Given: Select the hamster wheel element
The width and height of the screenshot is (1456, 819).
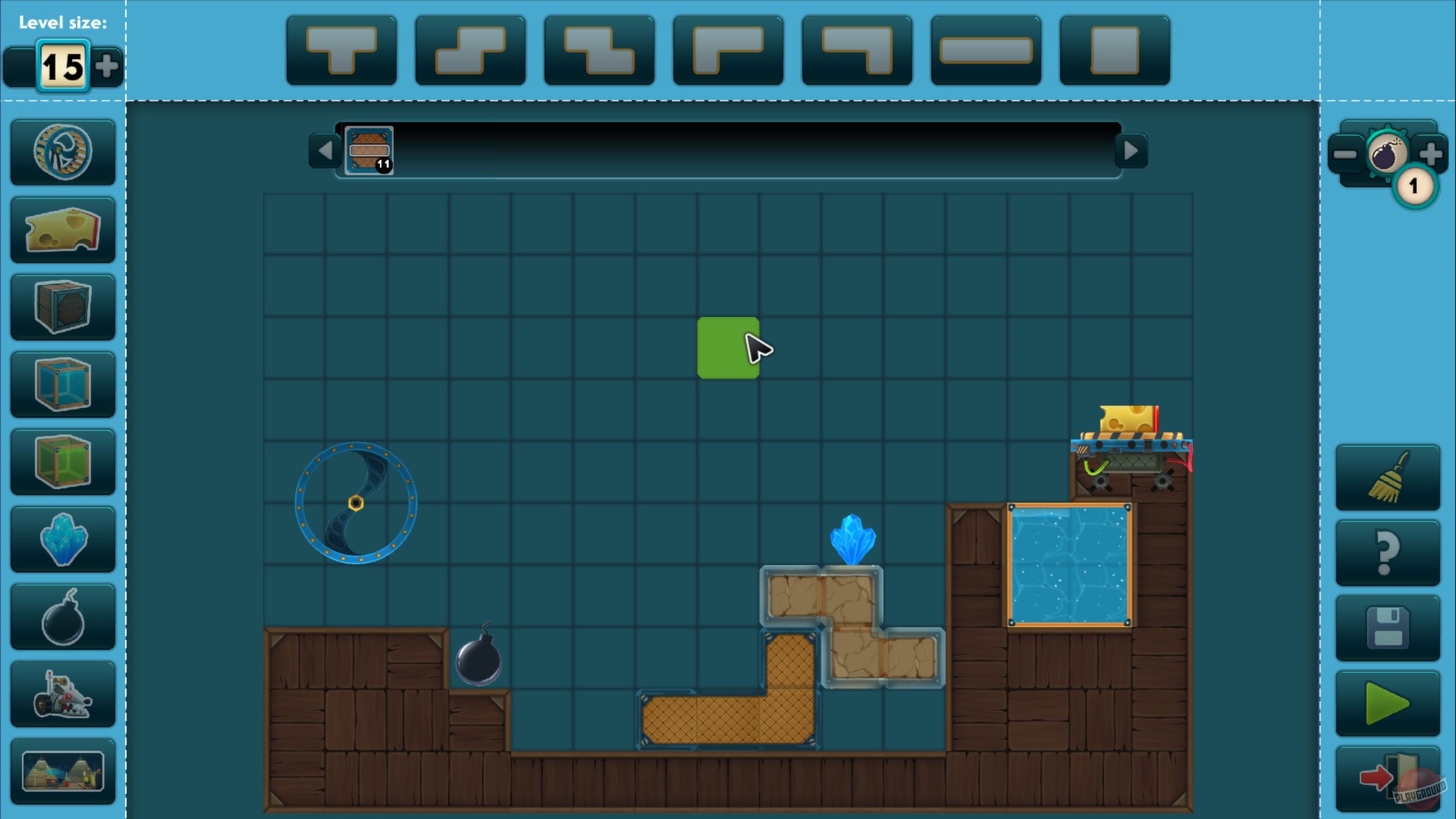Looking at the screenshot, I should pyautogui.click(x=63, y=151).
